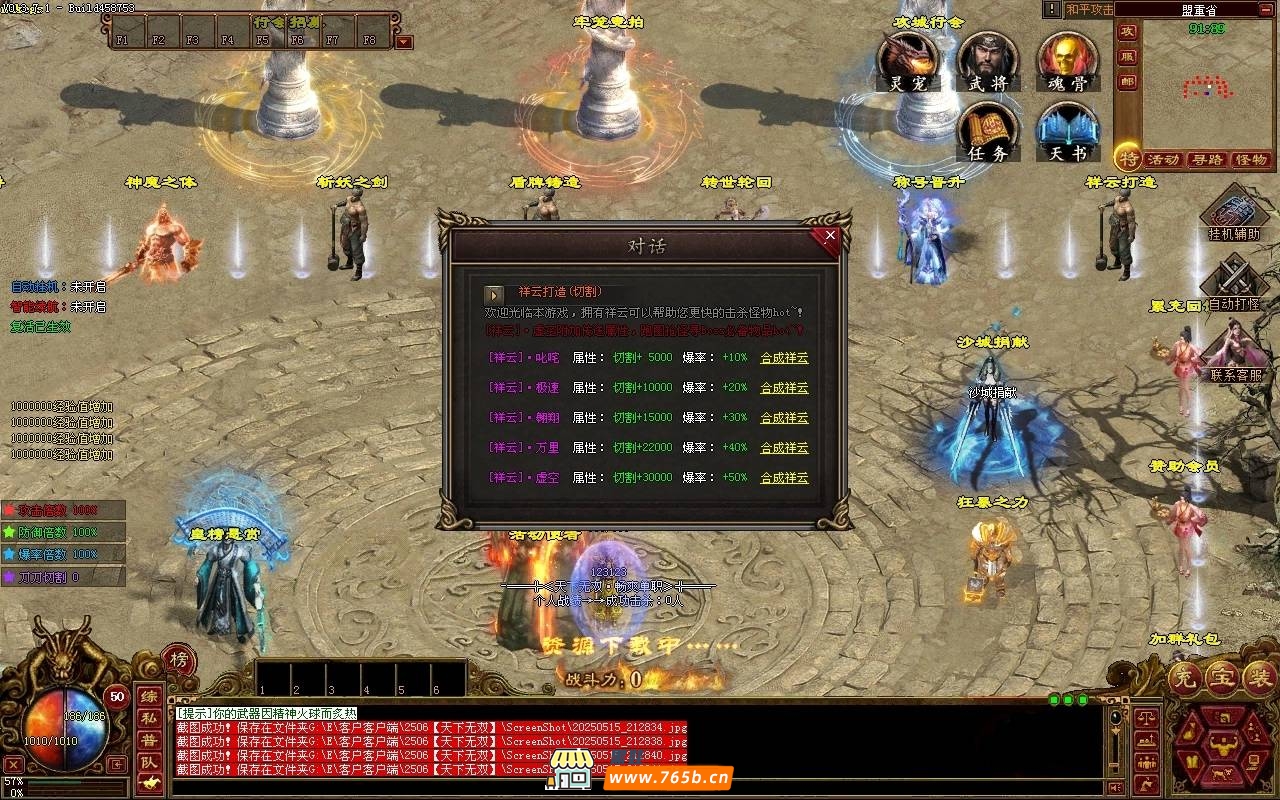Activate 寻路 pathfinding button
This screenshot has width=1280, height=800.
point(1207,159)
